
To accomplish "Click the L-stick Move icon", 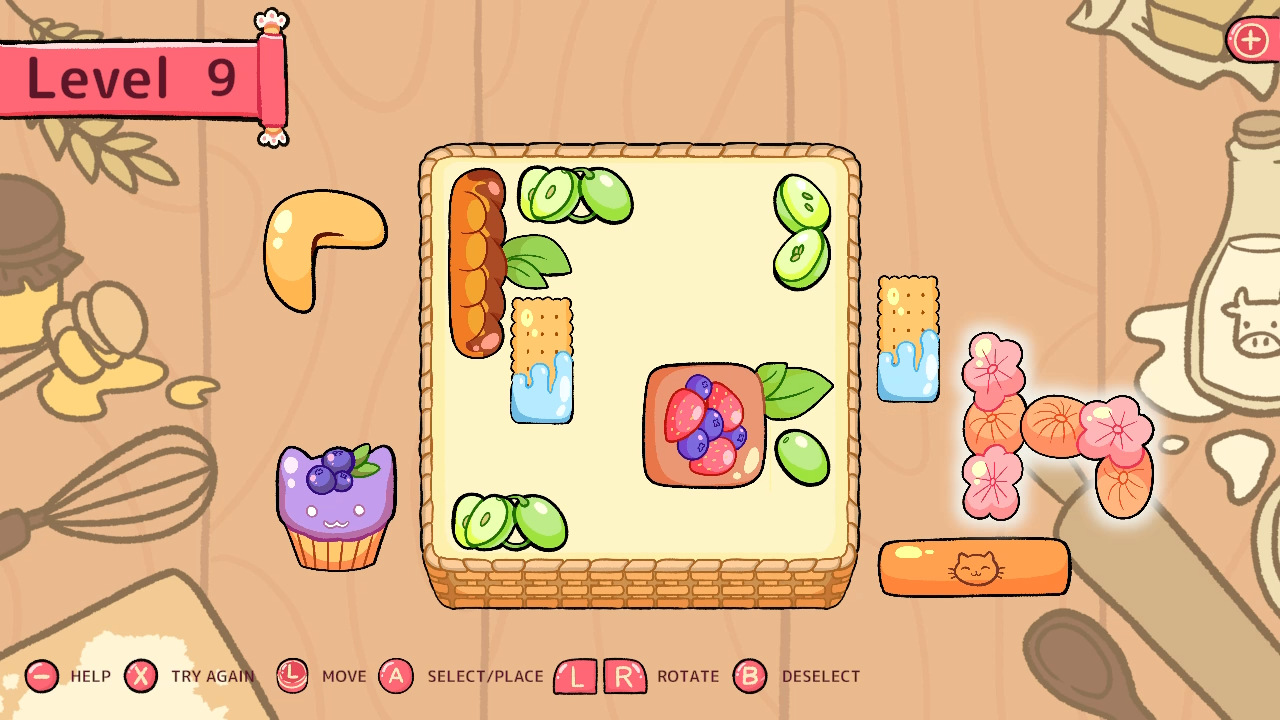I will (x=292, y=676).
